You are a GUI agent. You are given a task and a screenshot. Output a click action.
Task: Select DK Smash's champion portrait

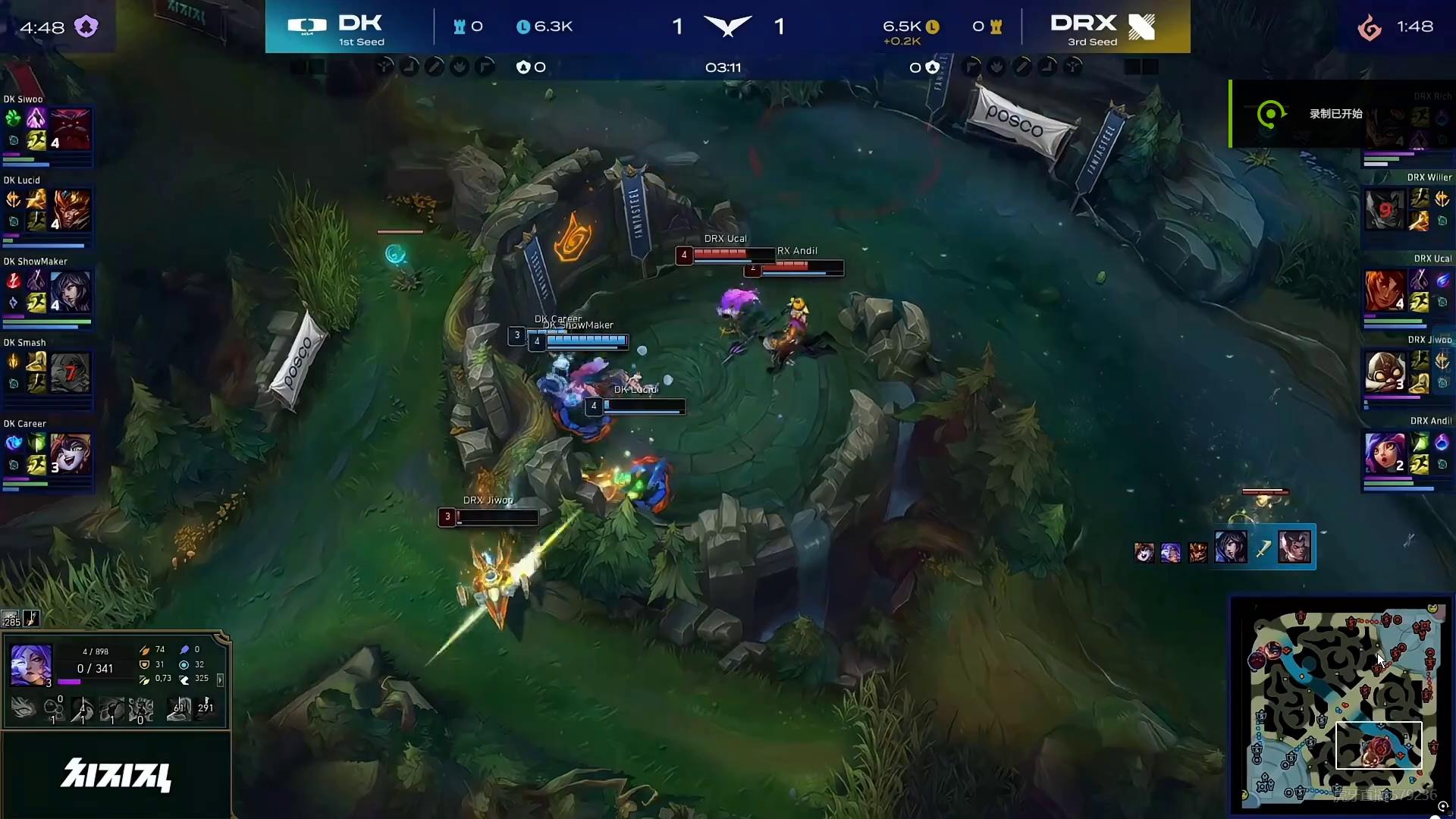click(71, 372)
